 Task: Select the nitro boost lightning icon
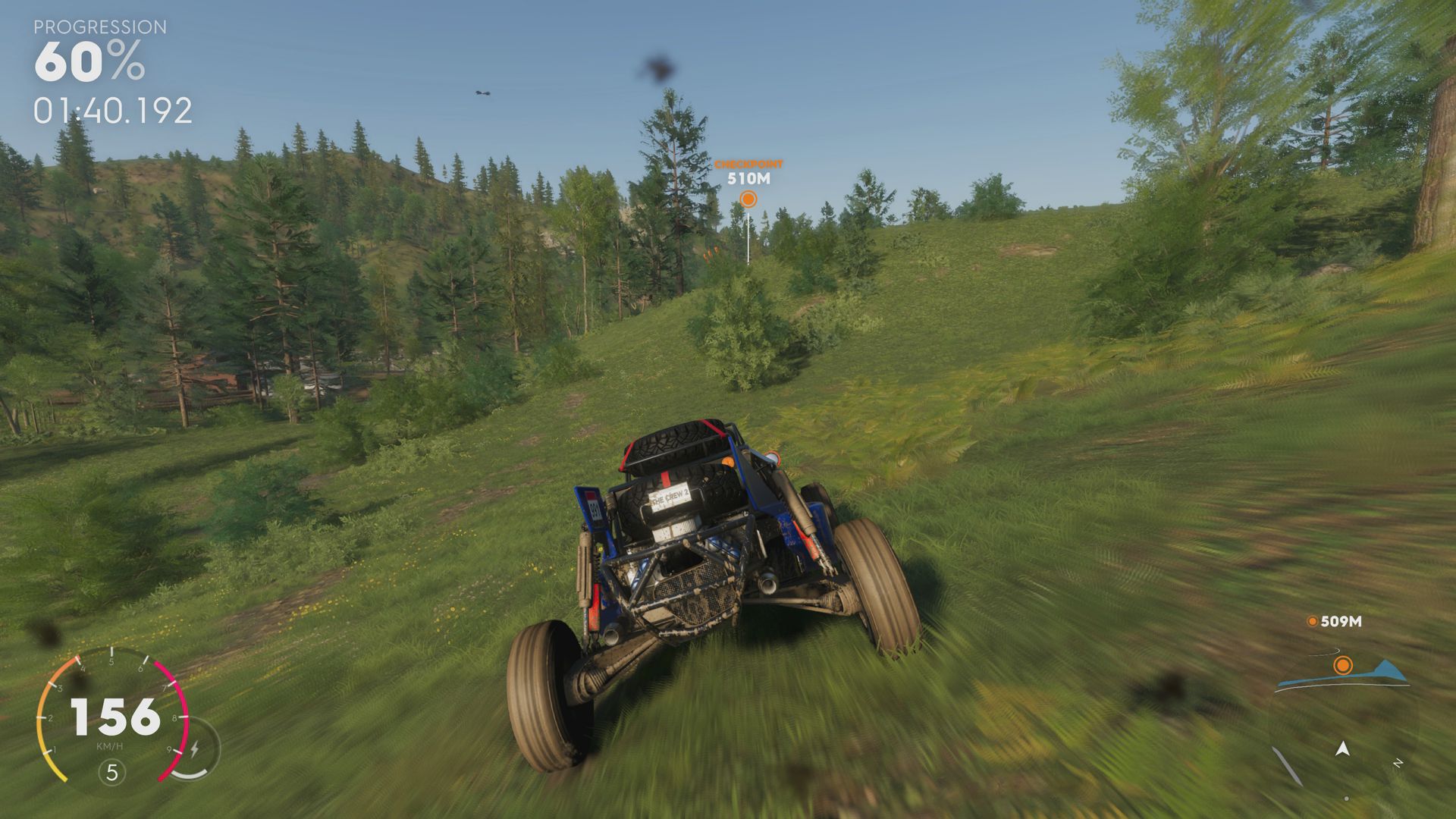(196, 748)
